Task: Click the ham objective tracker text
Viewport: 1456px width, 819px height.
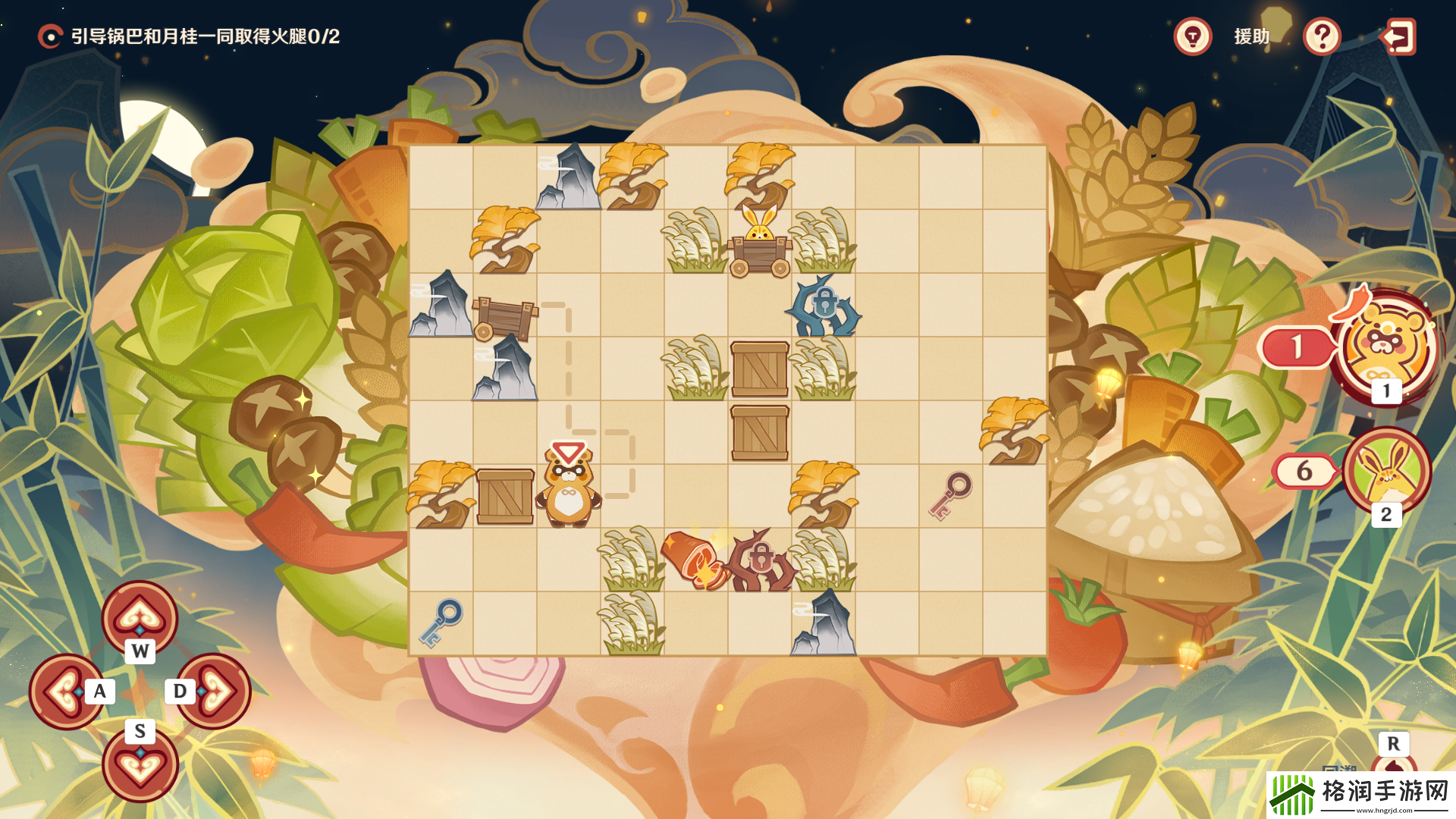Action: point(205,36)
